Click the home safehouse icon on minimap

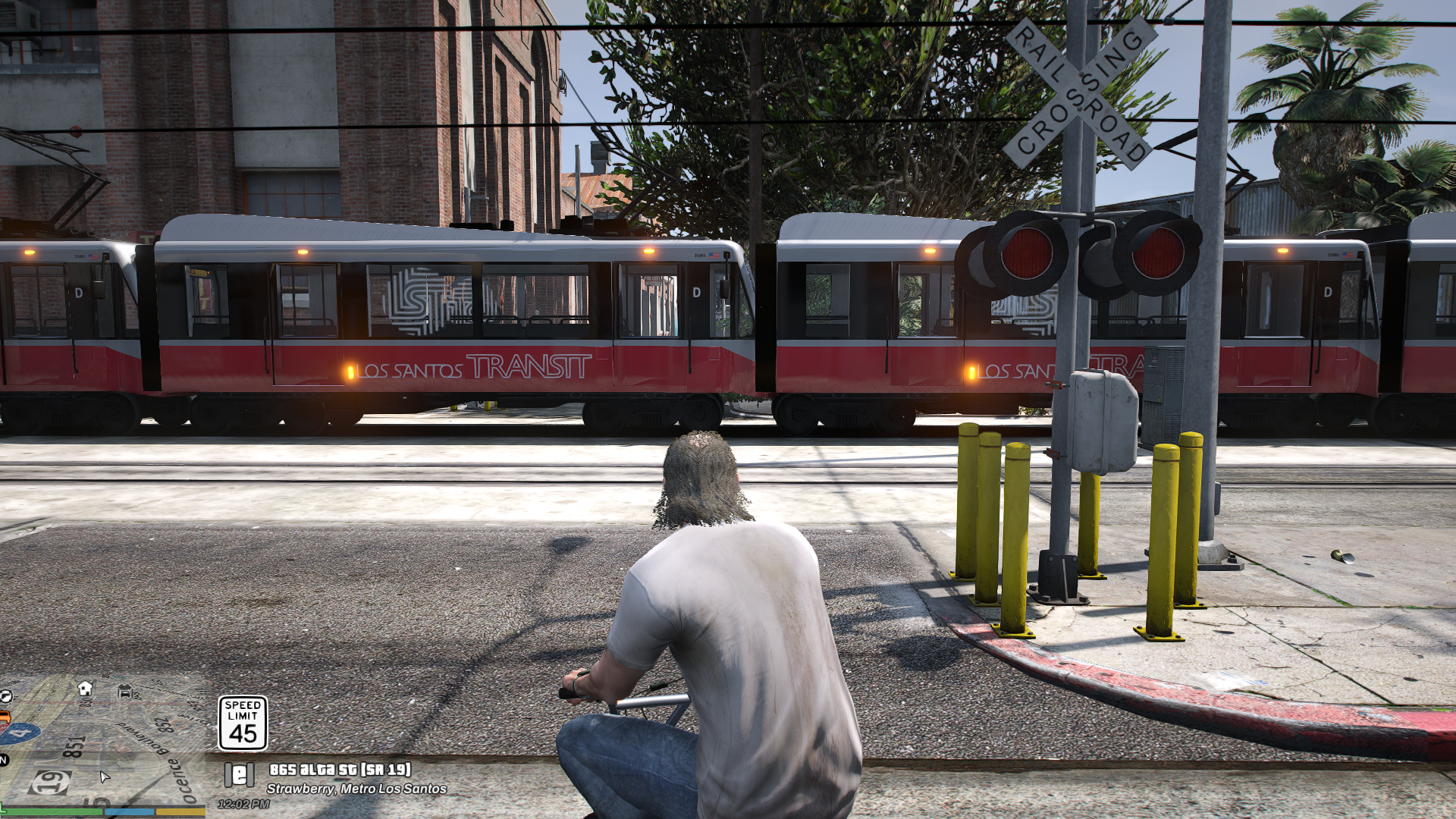click(x=86, y=690)
